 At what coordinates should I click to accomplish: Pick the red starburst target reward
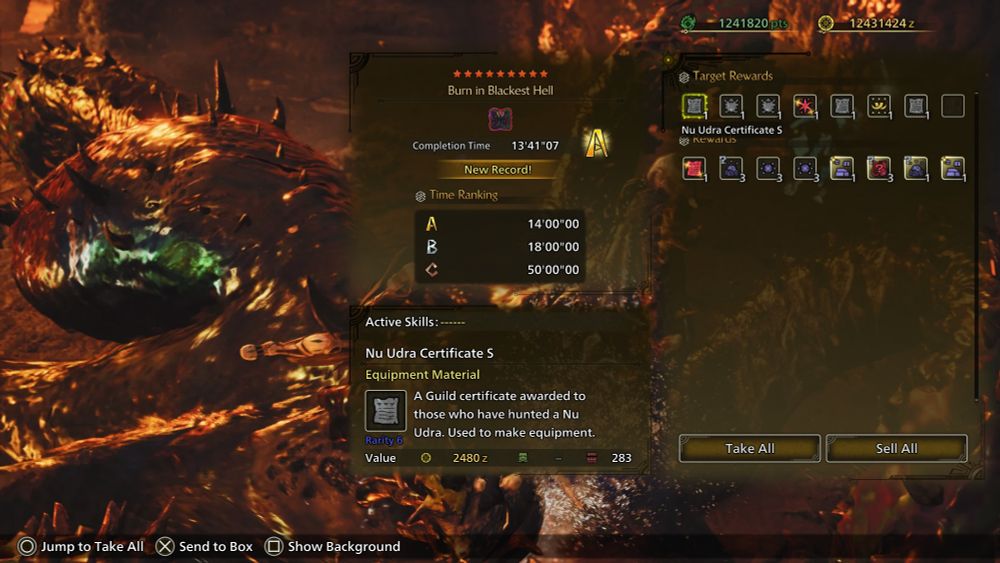point(805,106)
